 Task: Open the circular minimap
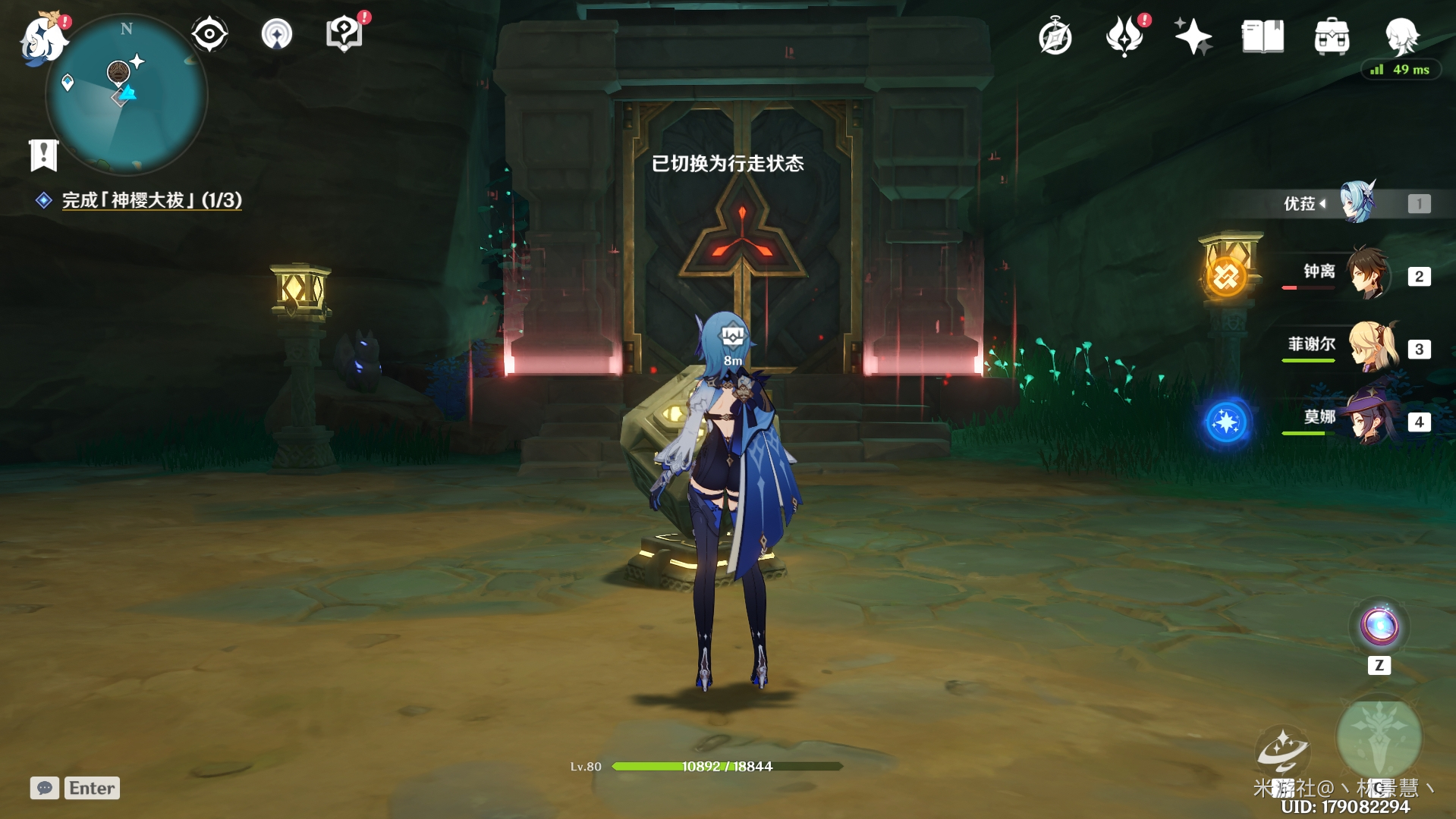[127, 95]
